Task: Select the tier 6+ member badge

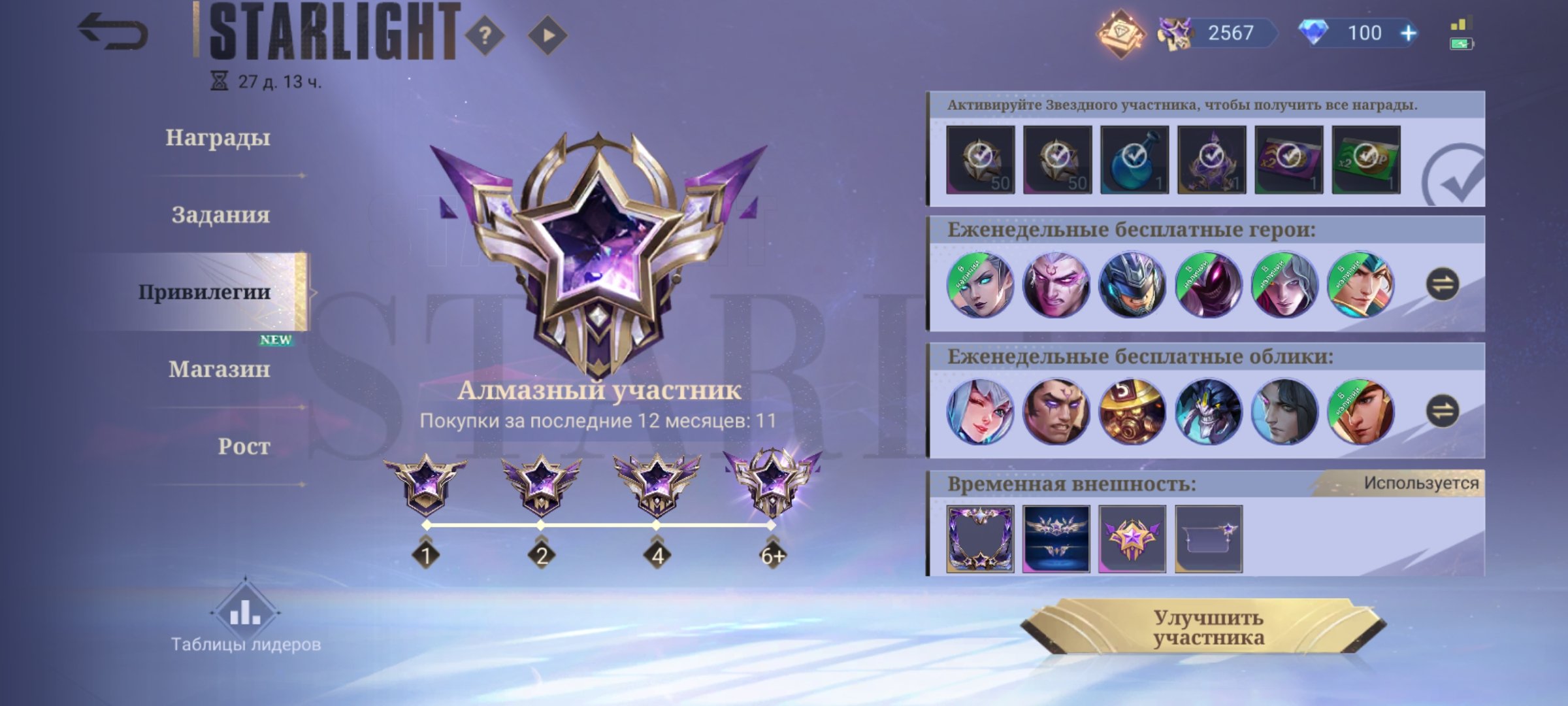Action: (x=772, y=484)
